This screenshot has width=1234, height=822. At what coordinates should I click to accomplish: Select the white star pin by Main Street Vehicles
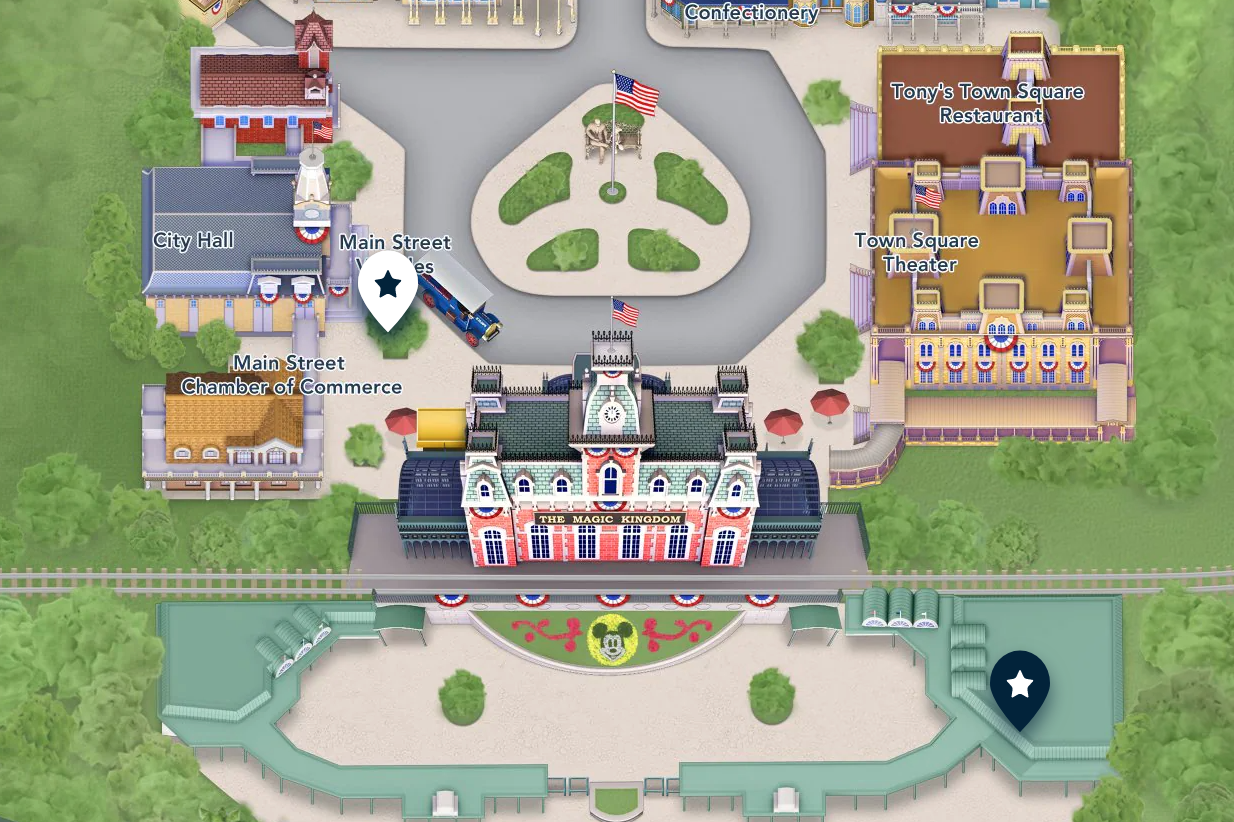388,287
